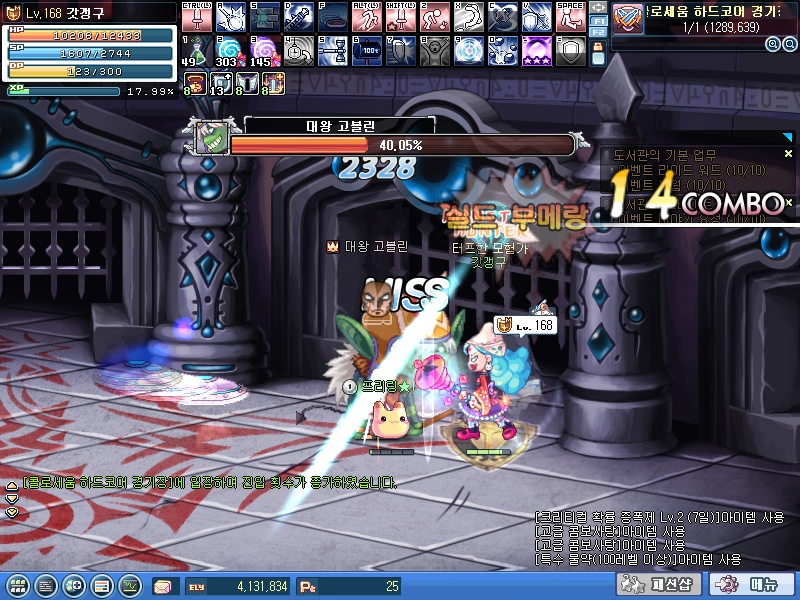Image resolution: width=800 pixels, height=600 pixels.
Task: Activate the grey shield skill icon
Action: [570, 49]
